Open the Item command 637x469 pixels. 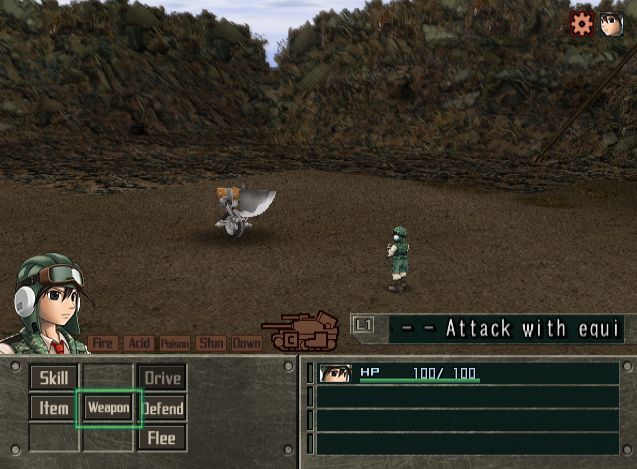54,408
